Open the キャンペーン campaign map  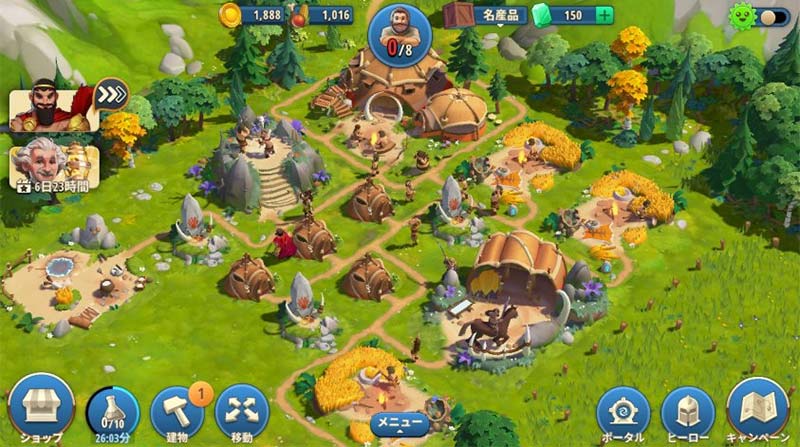[757, 408]
